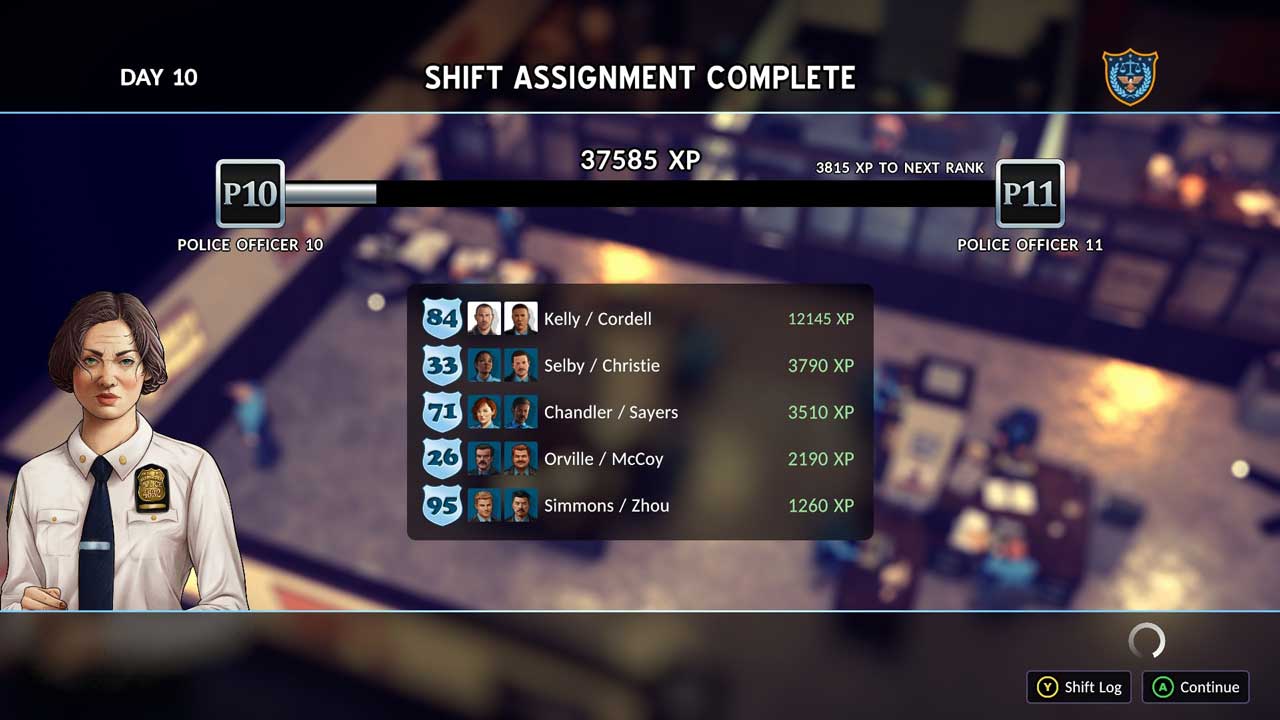Click the police department shield emblem

pos(1130,77)
